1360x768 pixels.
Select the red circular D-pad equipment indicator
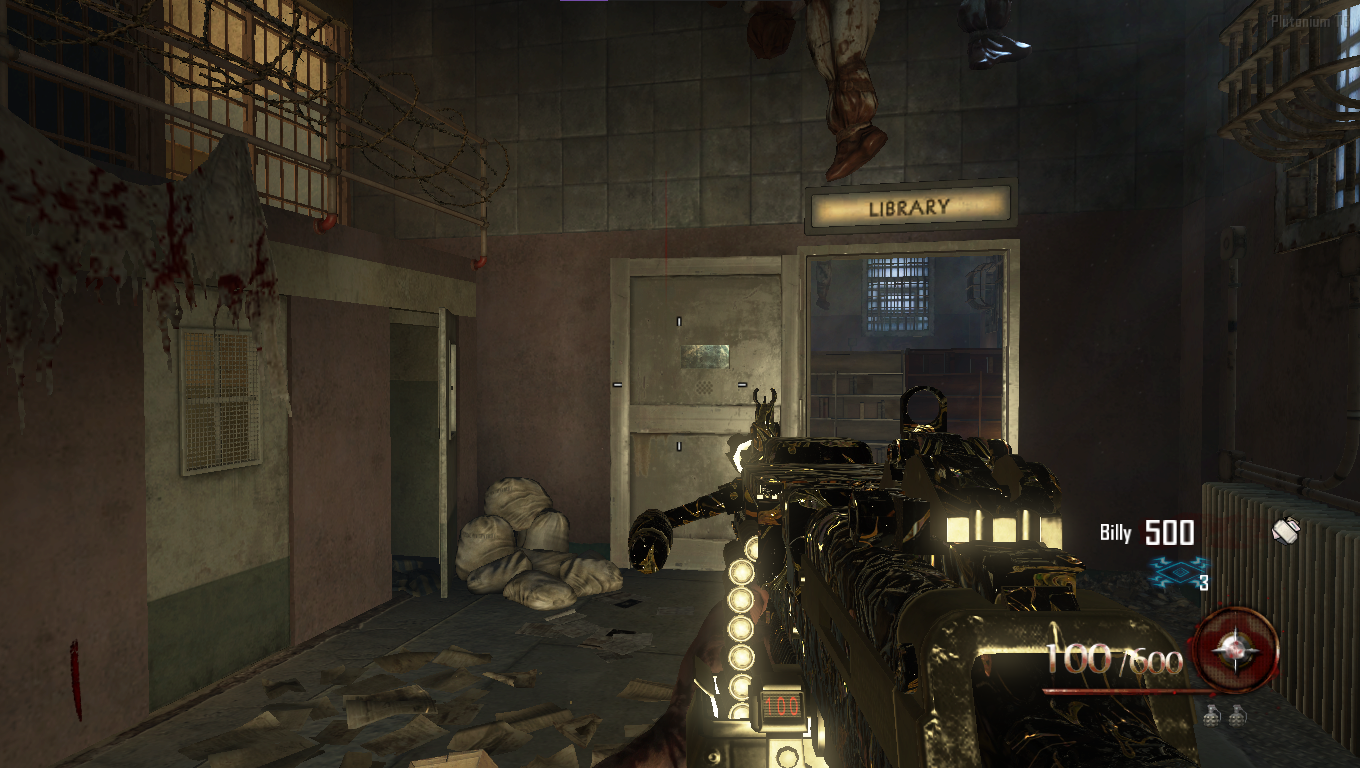point(1237,651)
